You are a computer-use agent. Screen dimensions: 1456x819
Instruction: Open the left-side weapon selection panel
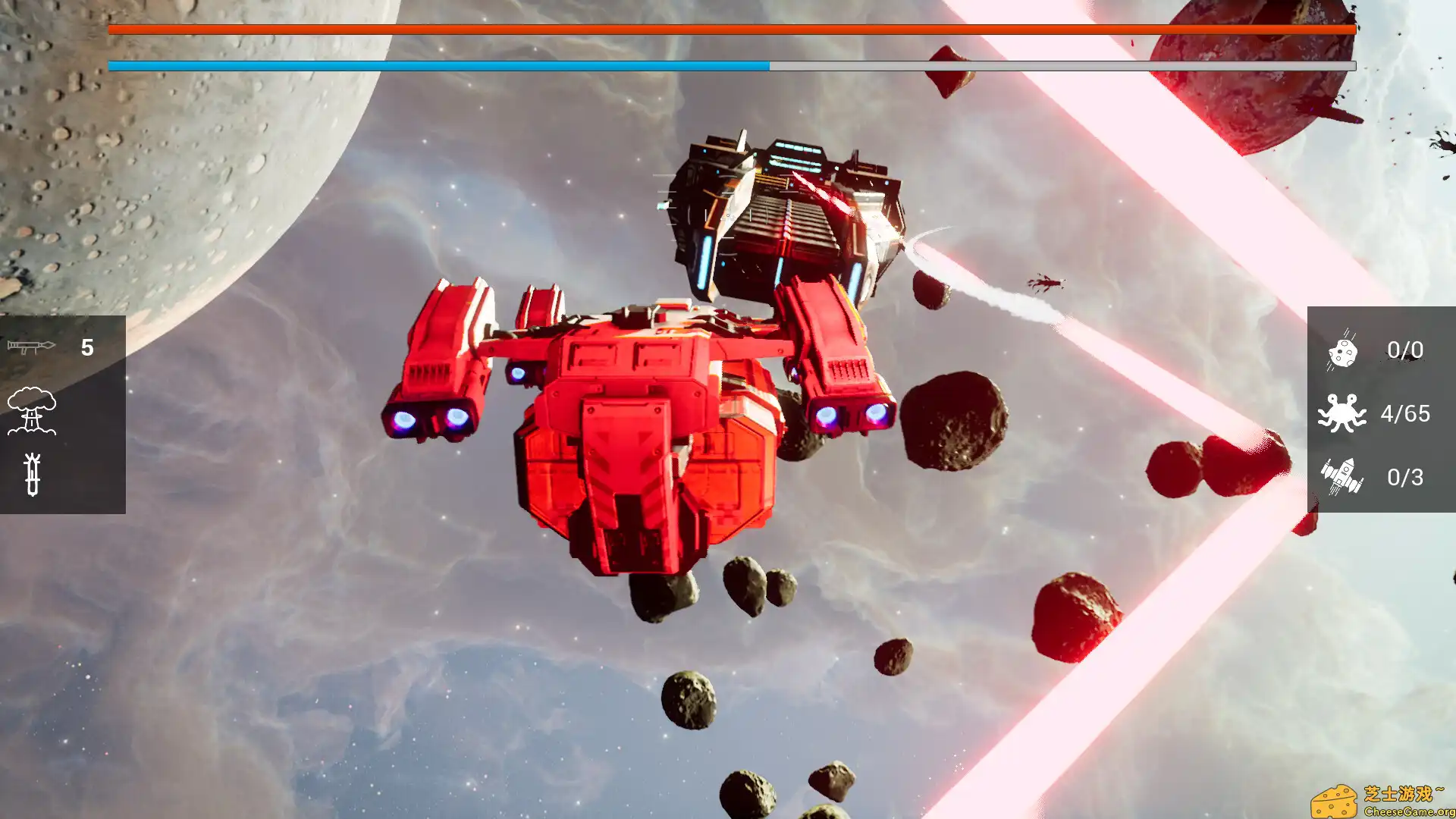coord(63,409)
